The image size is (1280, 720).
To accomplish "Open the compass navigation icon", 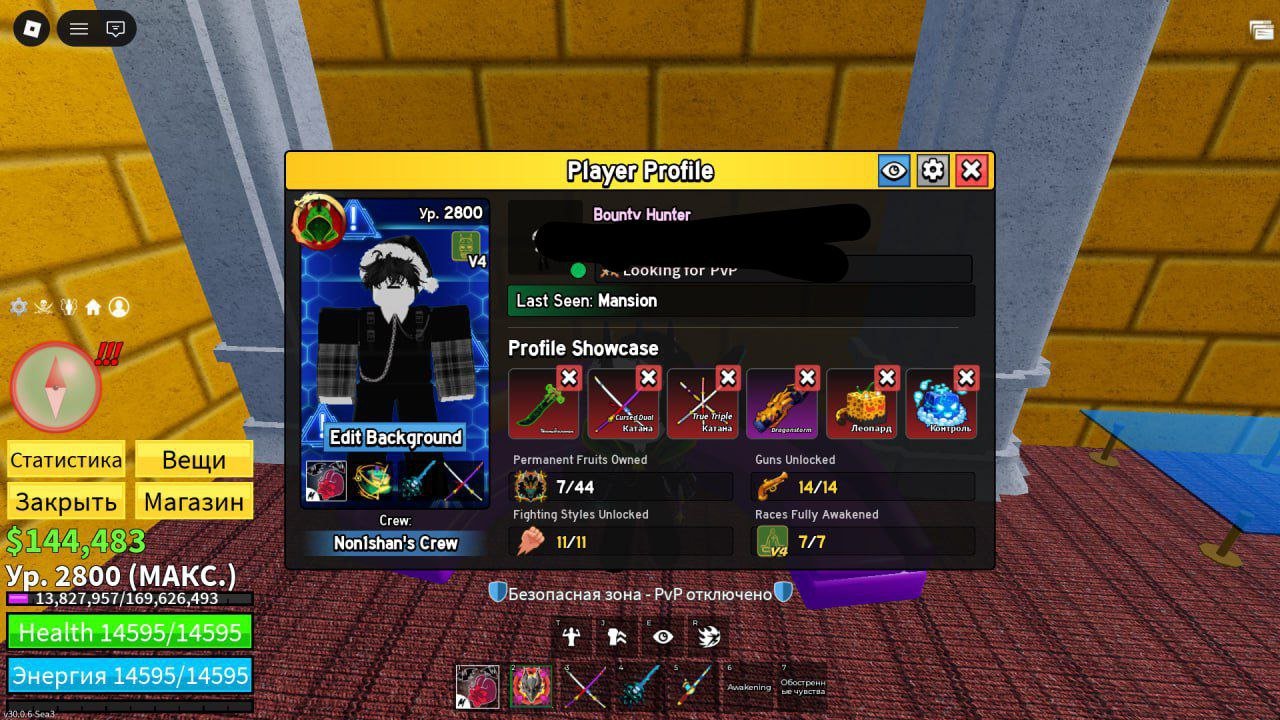I will (x=57, y=388).
